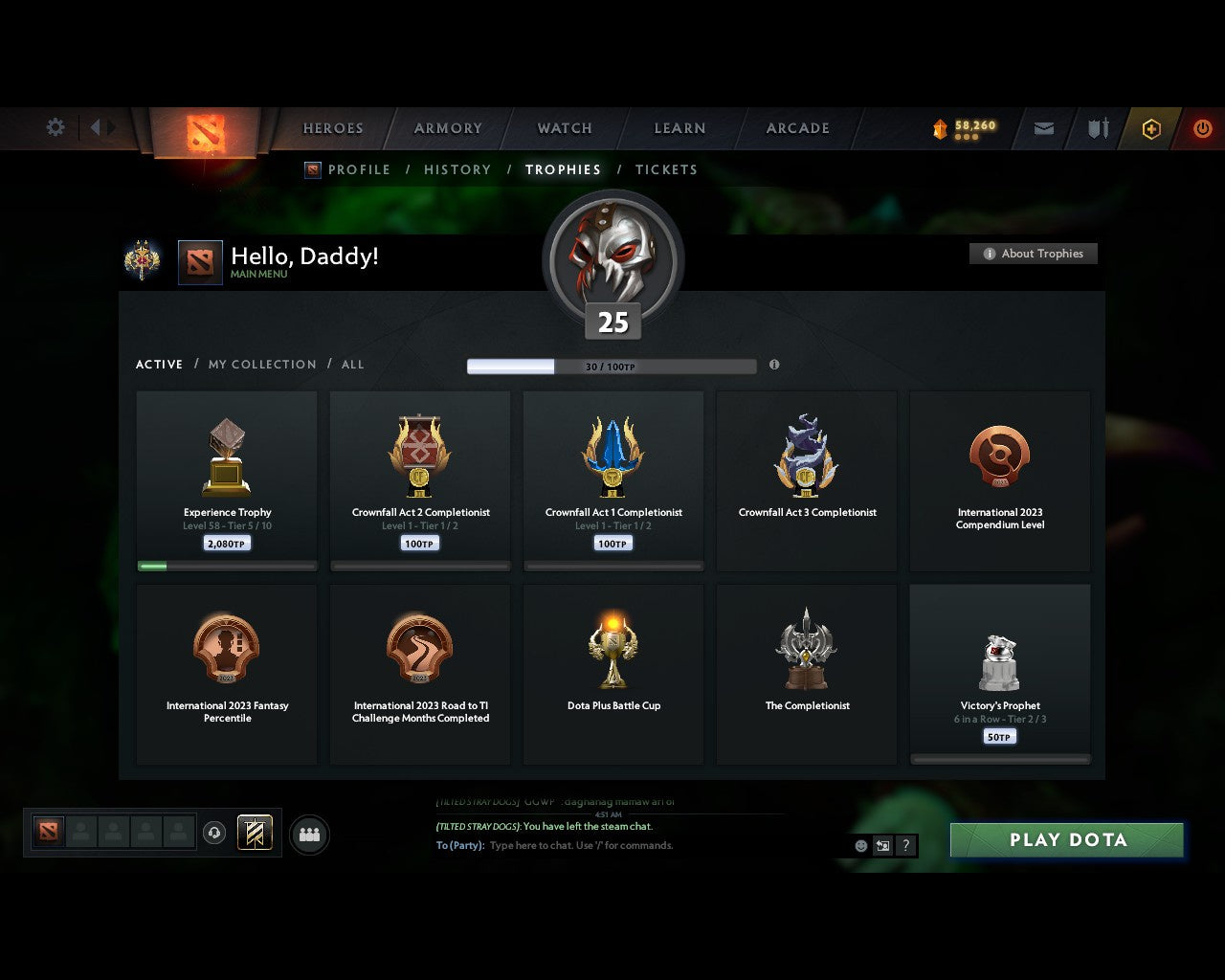Image resolution: width=1225 pixels, height=980 pixels.
Task: Open About Trophies info
Action: (1034, 254)
